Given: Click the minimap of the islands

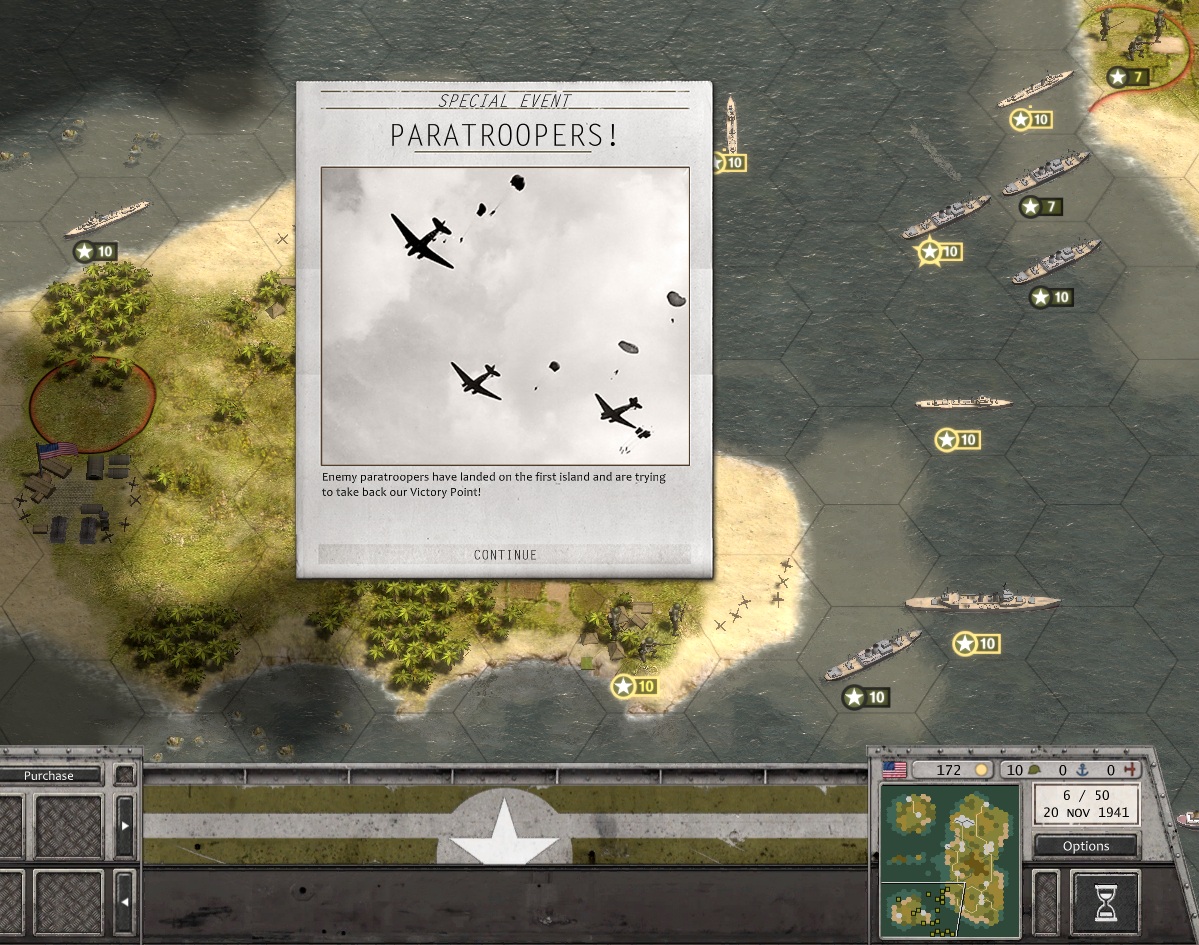Looking at the screenshot, I should tap(949, 862).
